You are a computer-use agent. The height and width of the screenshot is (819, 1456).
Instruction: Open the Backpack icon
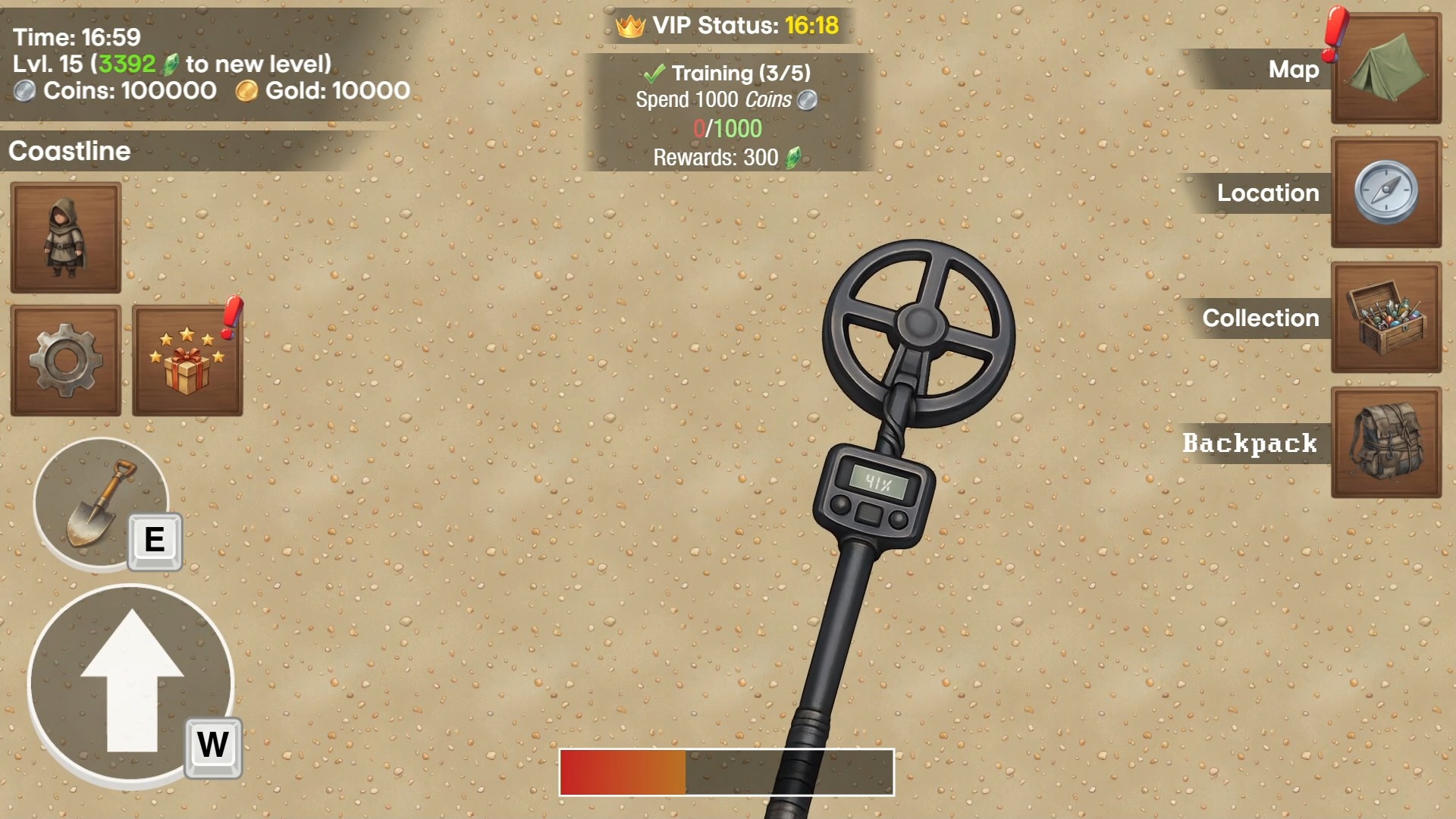[x=1385, y=444]
